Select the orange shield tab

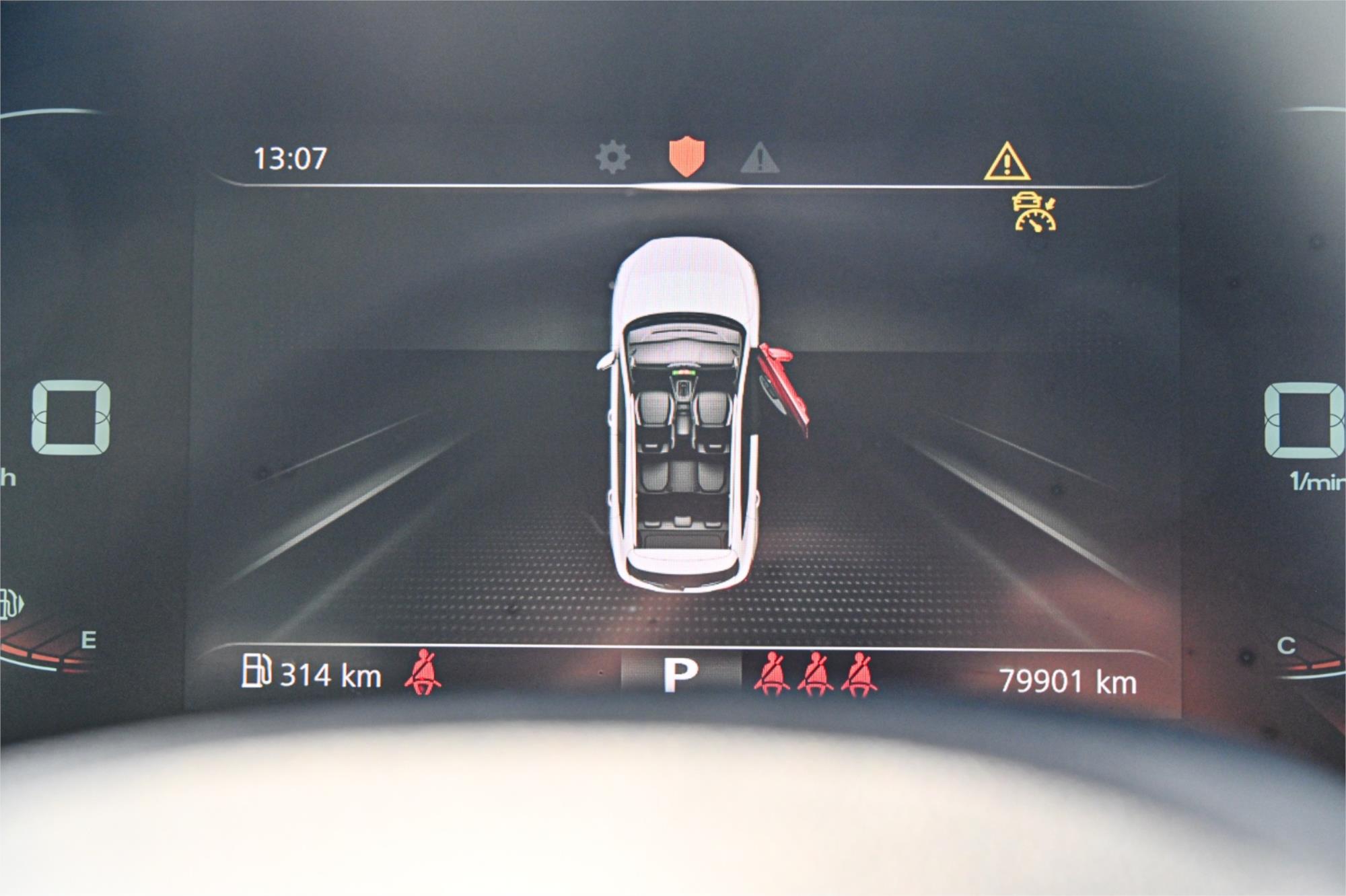click(686, 157)
